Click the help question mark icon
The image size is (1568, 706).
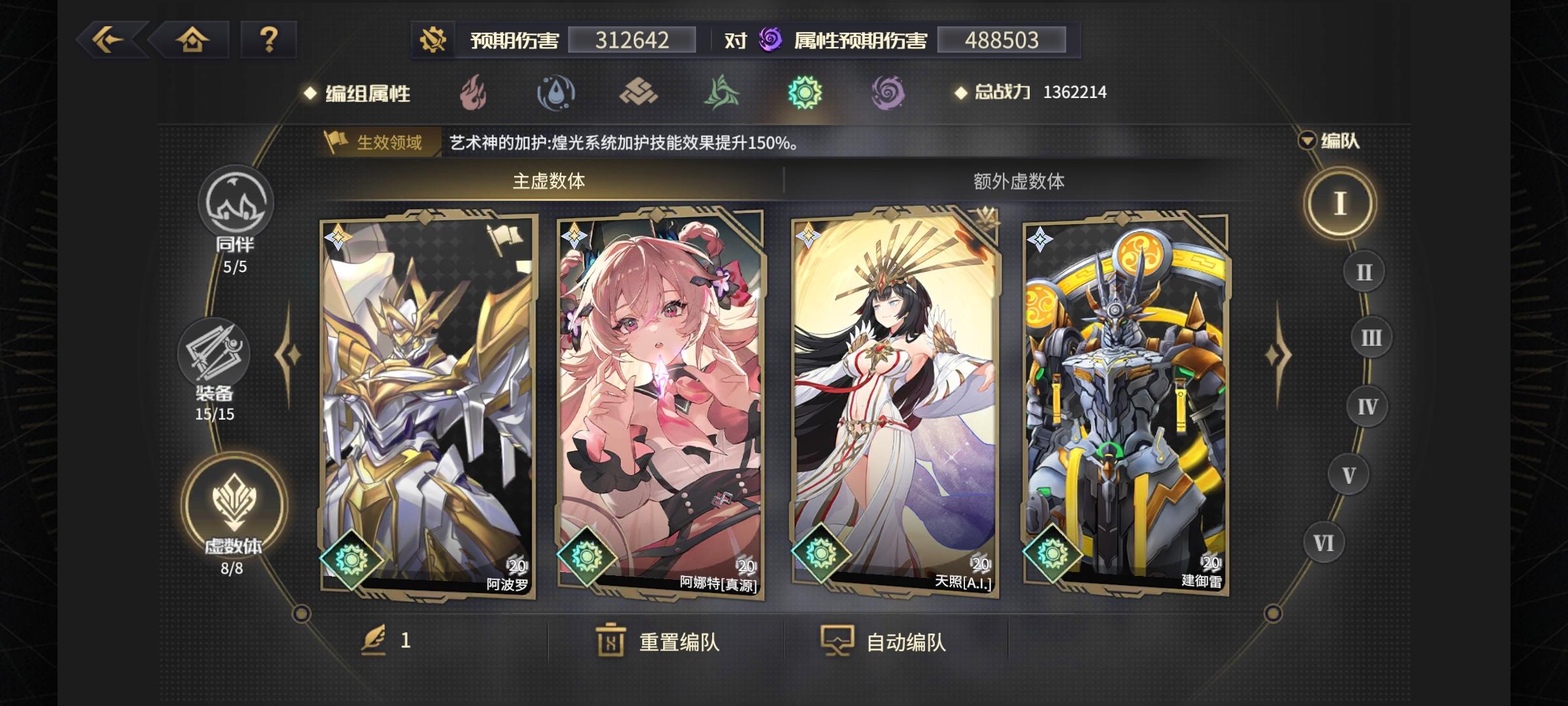click(x=269, y=41)
